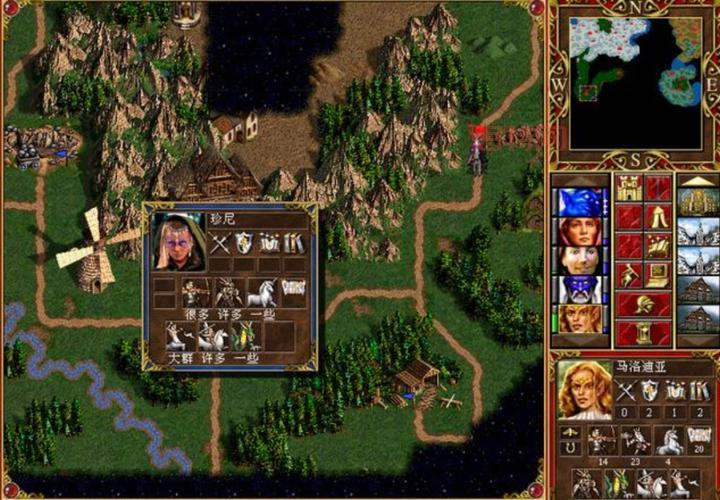Image resolution: width=720 pixels, height=500 pixels.
Task: Select the blue-skinned bearded hero portrait
Action: (x=580, y=289)
